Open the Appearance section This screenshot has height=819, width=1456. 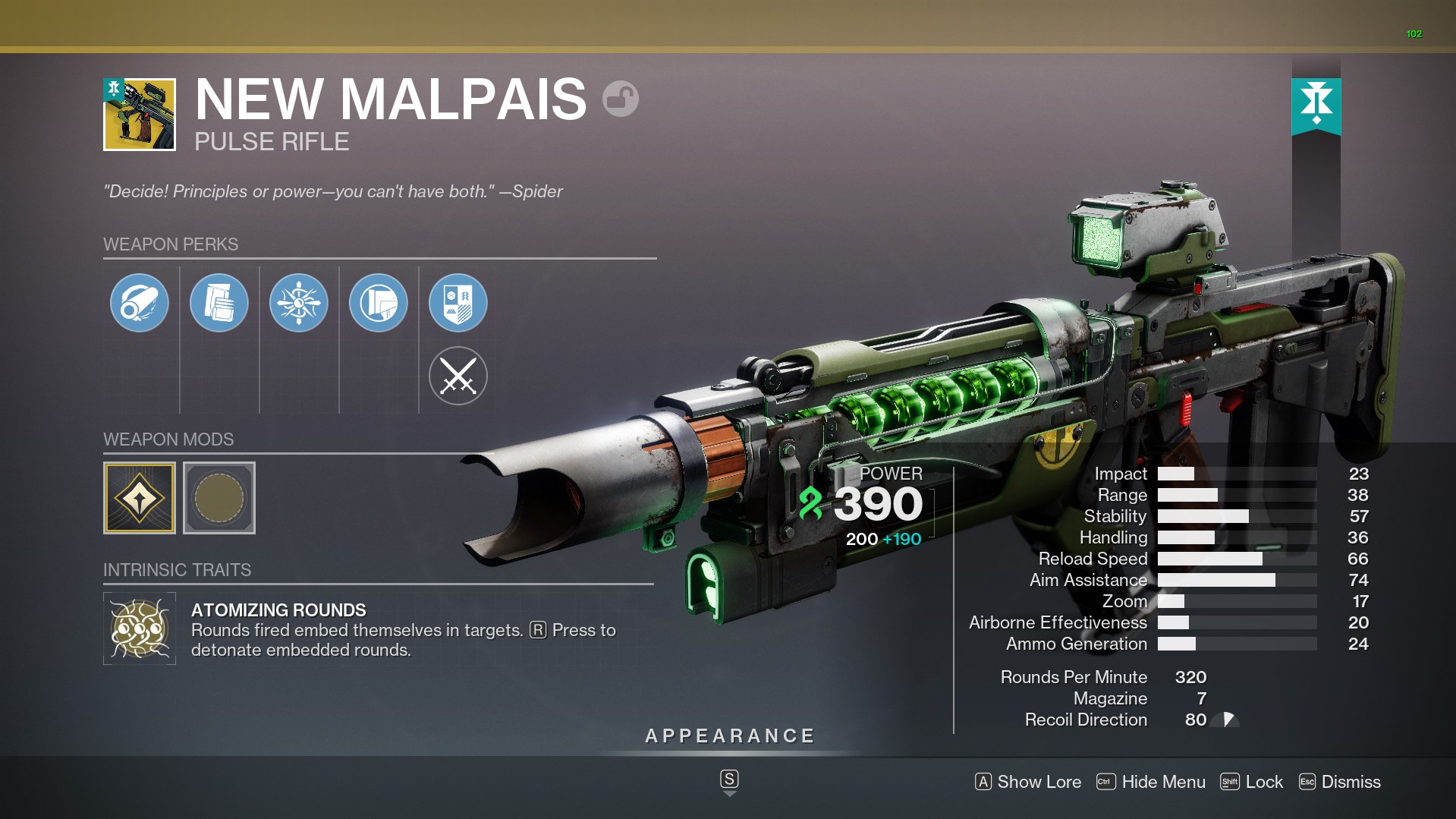pyautogui.click(x=729, y=736)
